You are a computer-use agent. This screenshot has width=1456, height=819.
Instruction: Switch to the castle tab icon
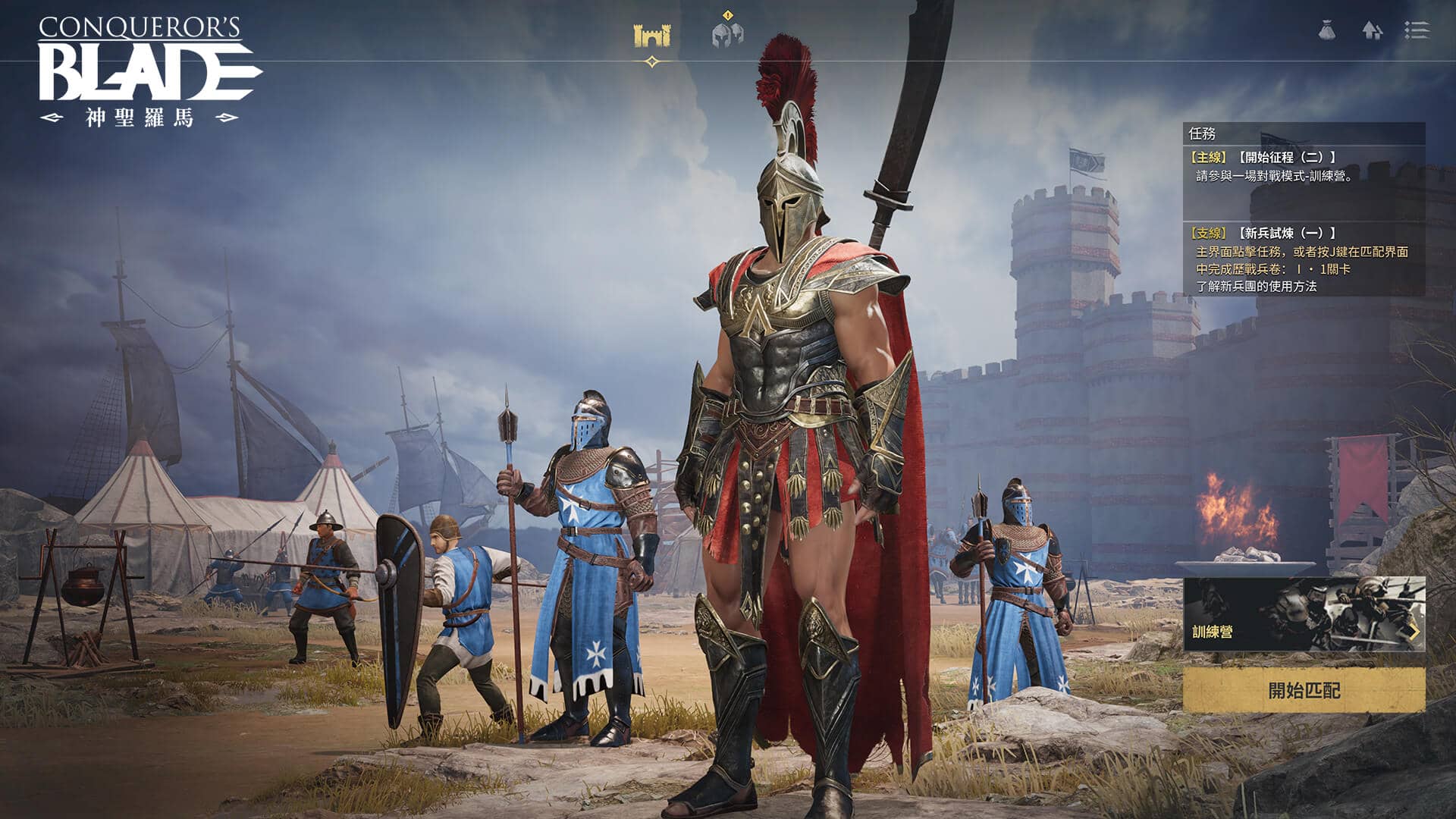click(x=651, y=35)
